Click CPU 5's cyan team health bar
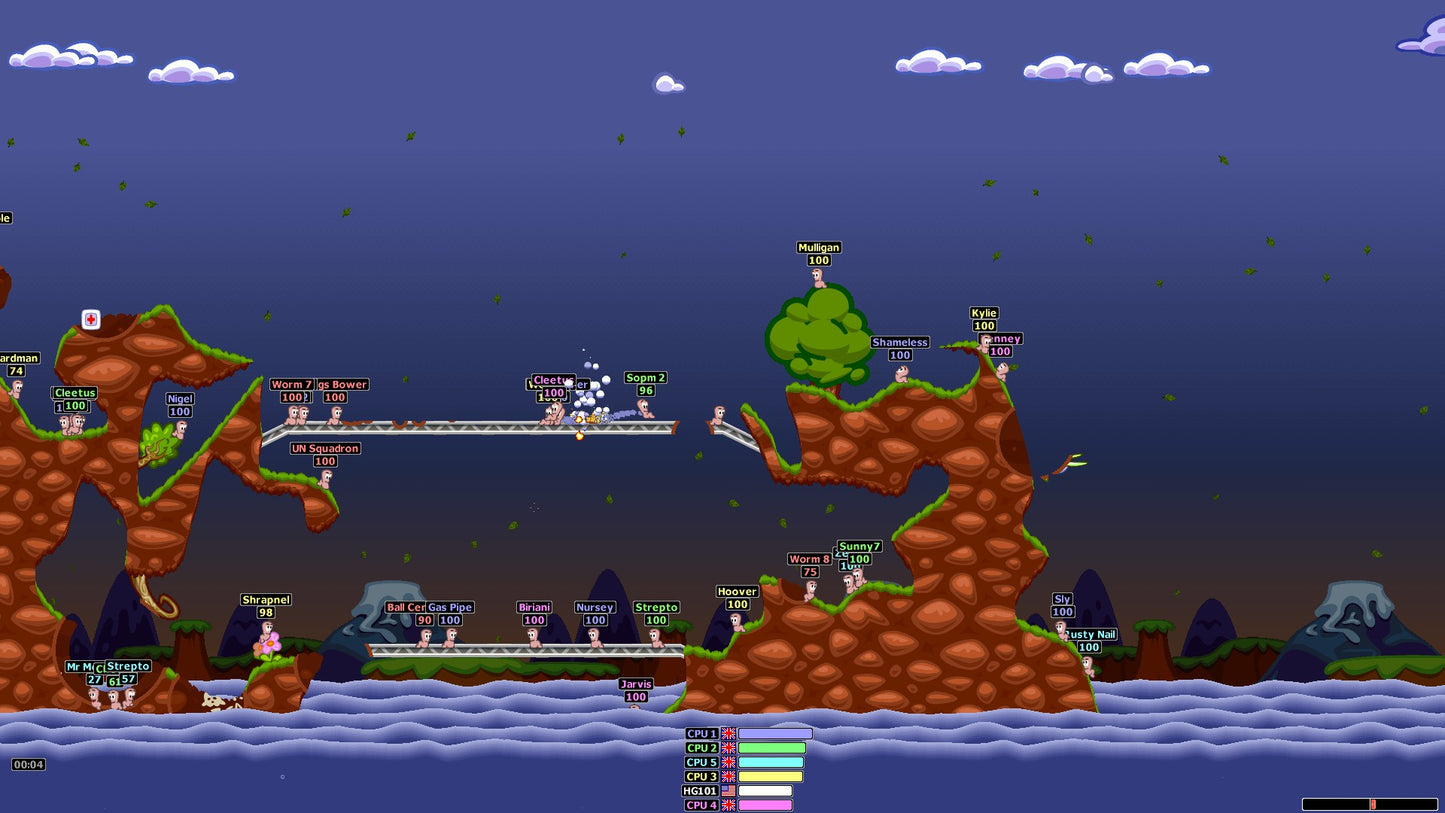The image size is (1445, 813). [x=772, y=761]
